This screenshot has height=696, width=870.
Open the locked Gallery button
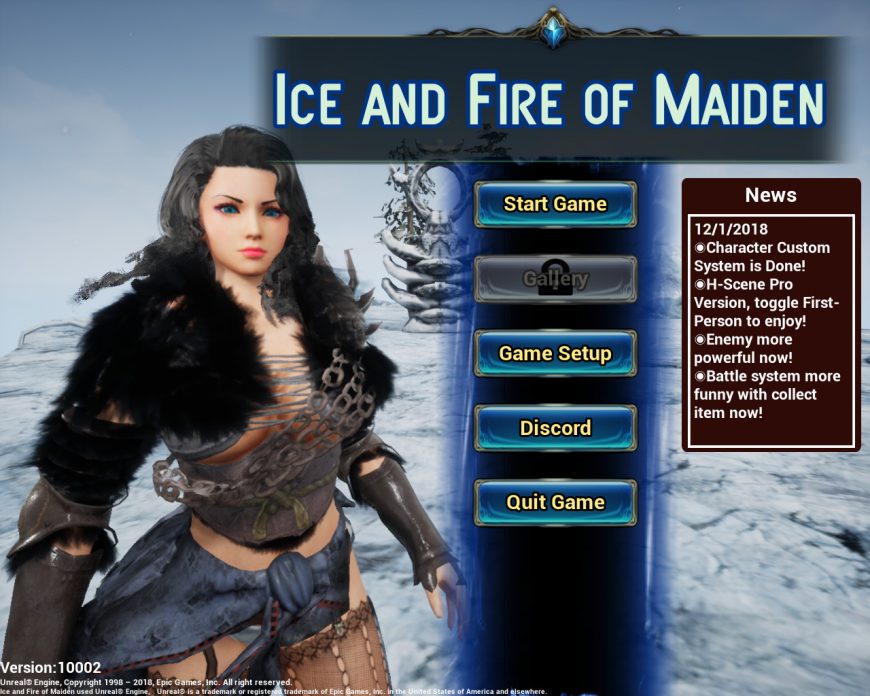(555, 279)
